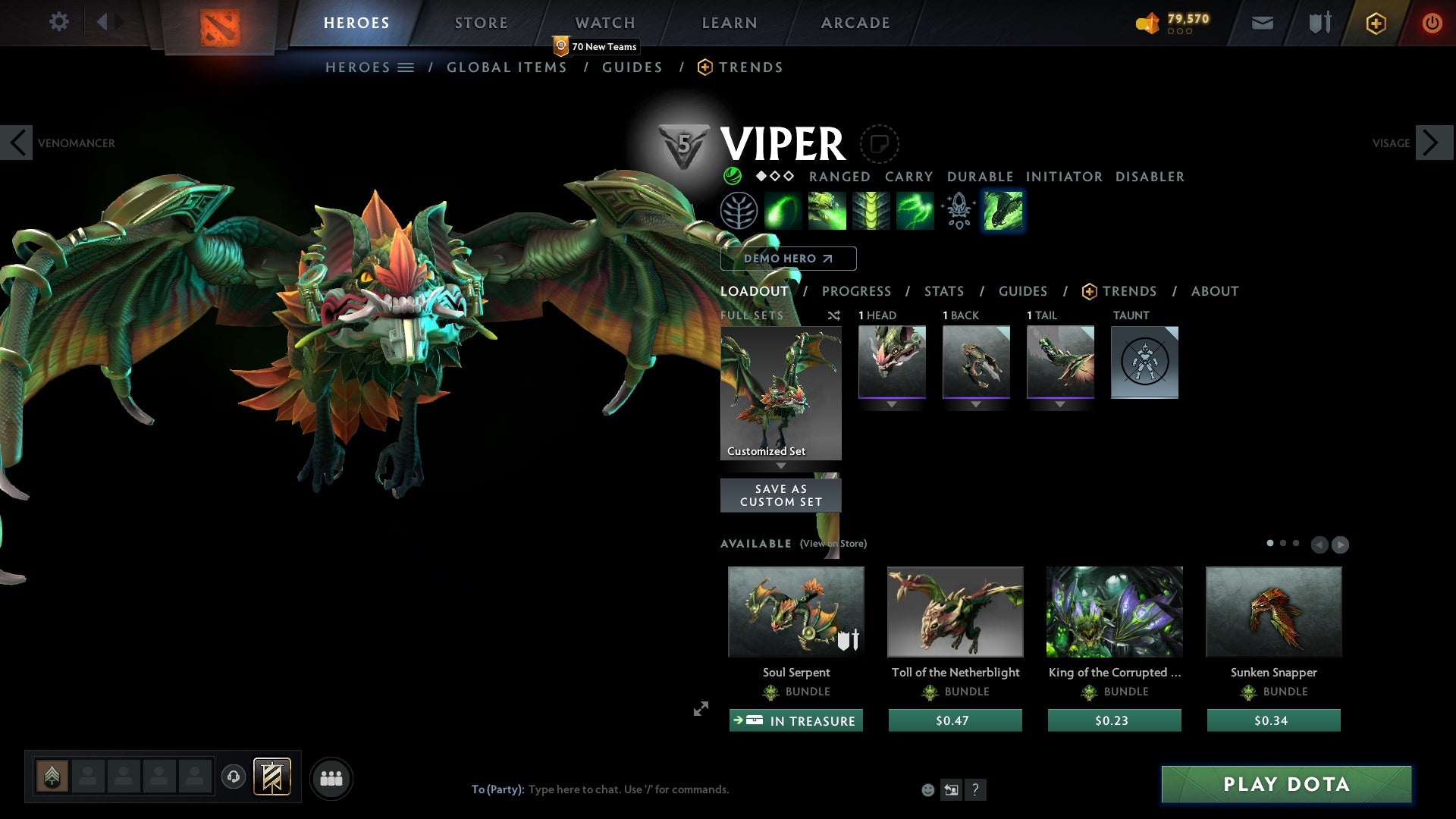
Task: Expand the next page arrow for available items
Action: click(1340, 544)
